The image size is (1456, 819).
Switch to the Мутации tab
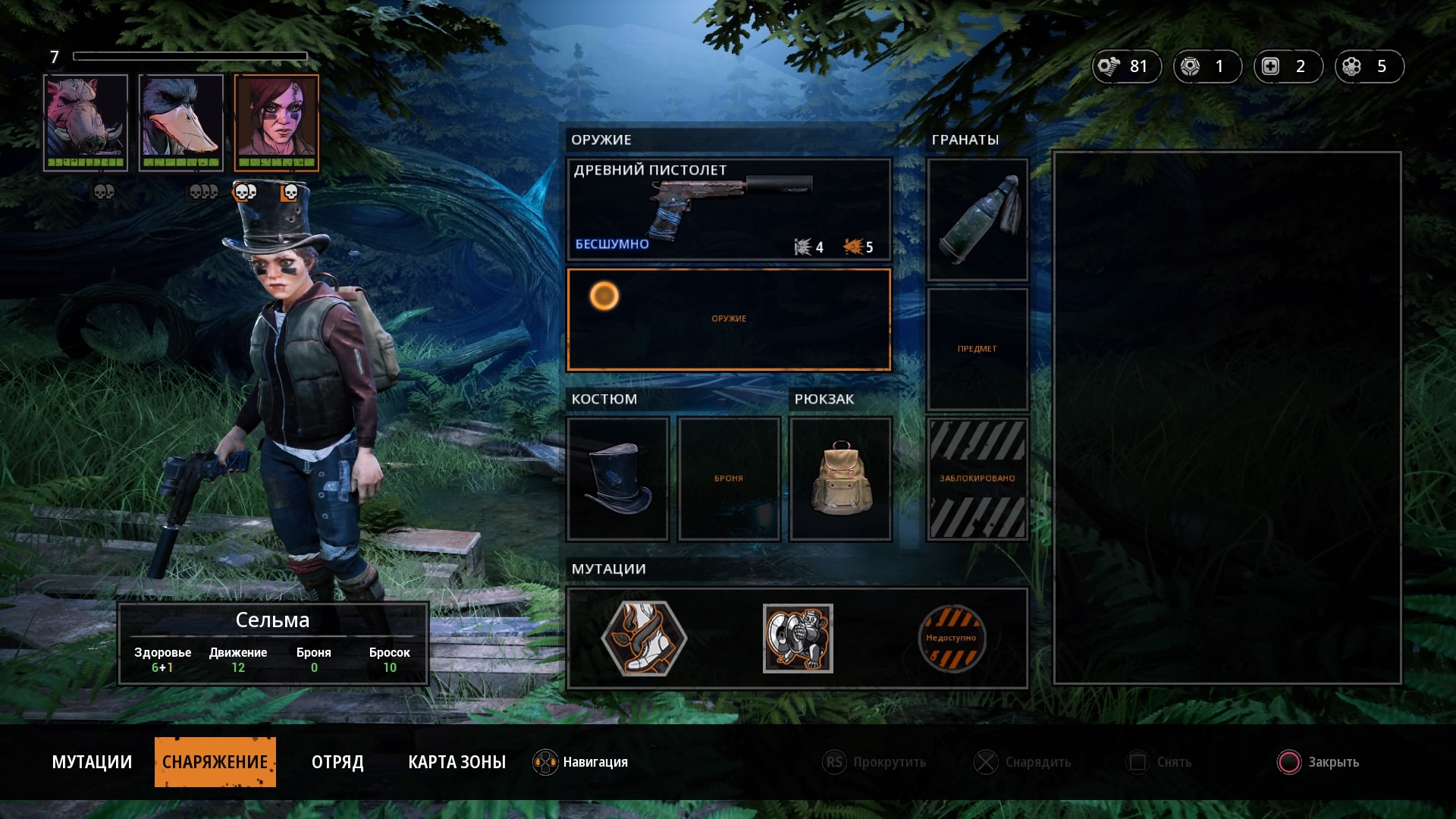(x=92, y=762)
